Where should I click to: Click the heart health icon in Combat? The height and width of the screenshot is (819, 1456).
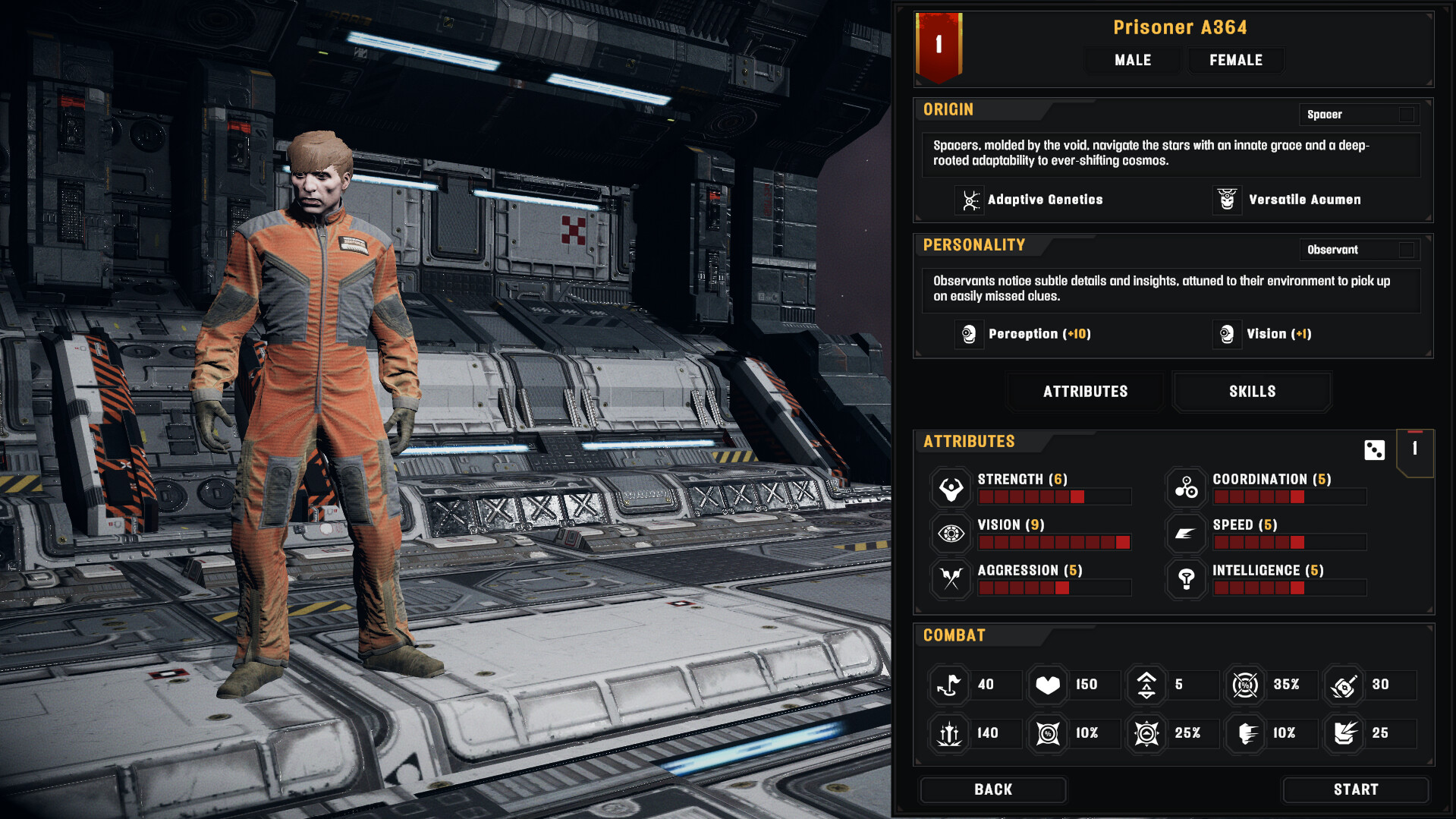click(1048, 684)
